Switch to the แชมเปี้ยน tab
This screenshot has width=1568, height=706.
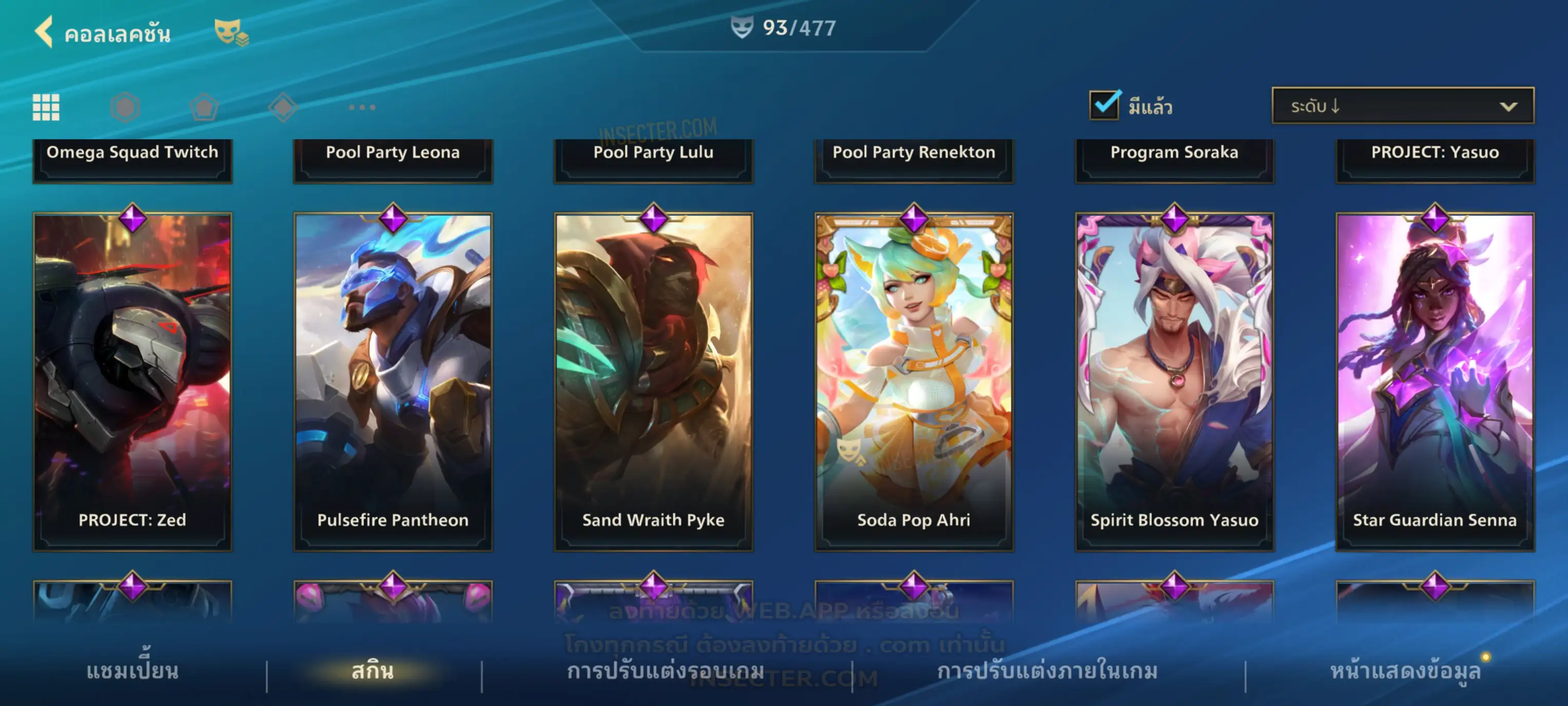coord(132,671)
